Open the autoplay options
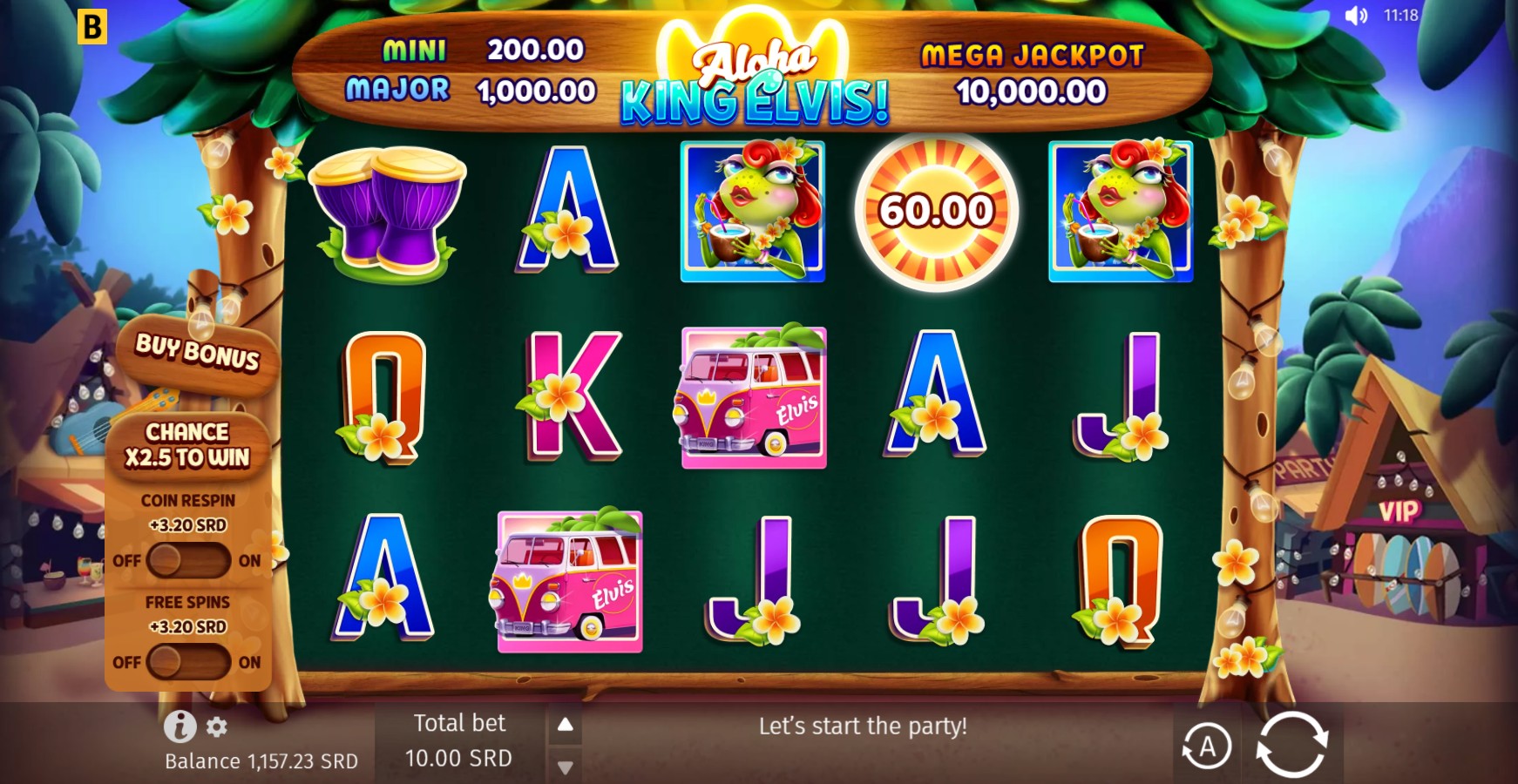 pos(1206,747)
